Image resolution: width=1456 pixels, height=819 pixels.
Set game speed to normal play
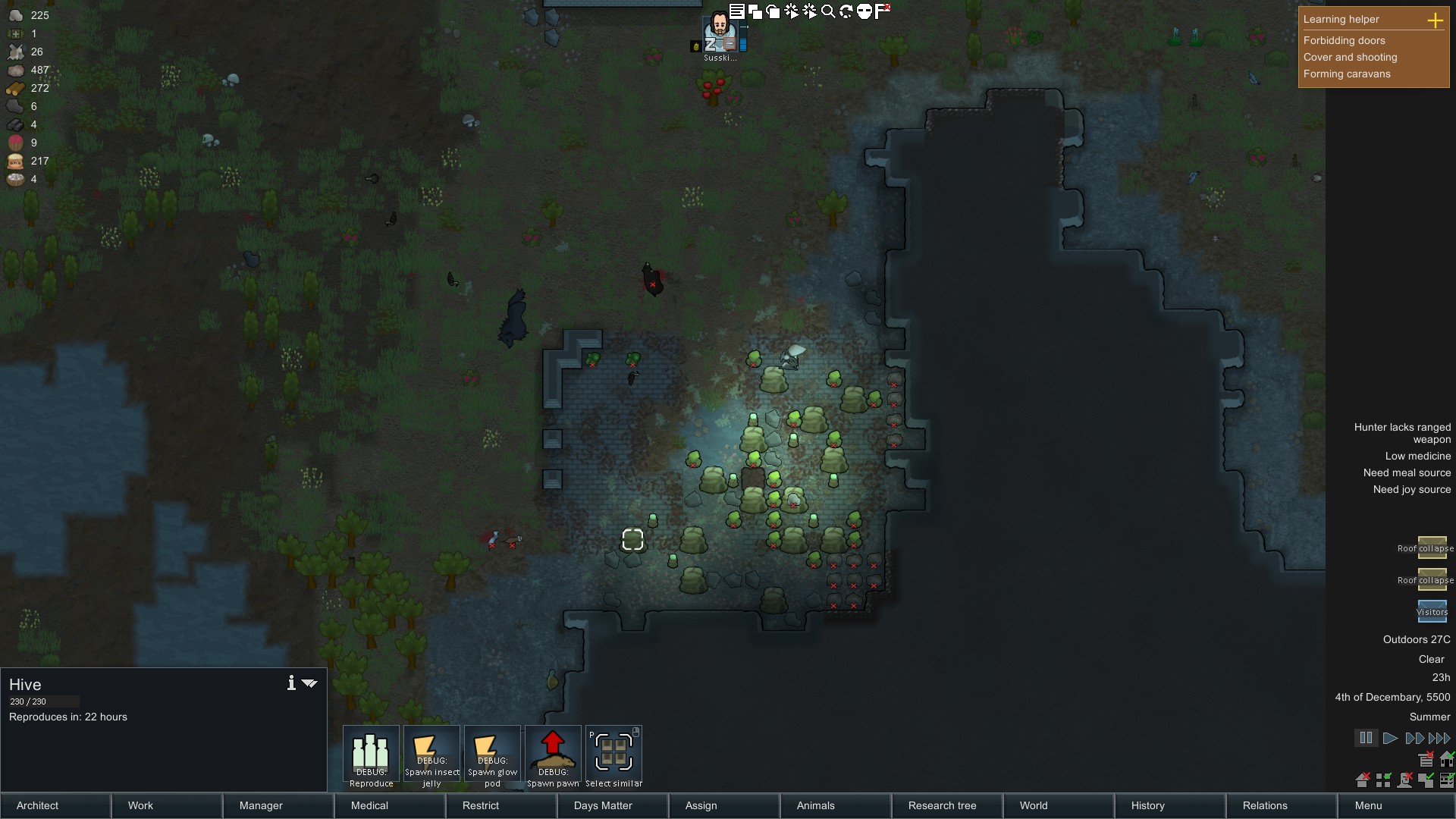(1390, 738)
